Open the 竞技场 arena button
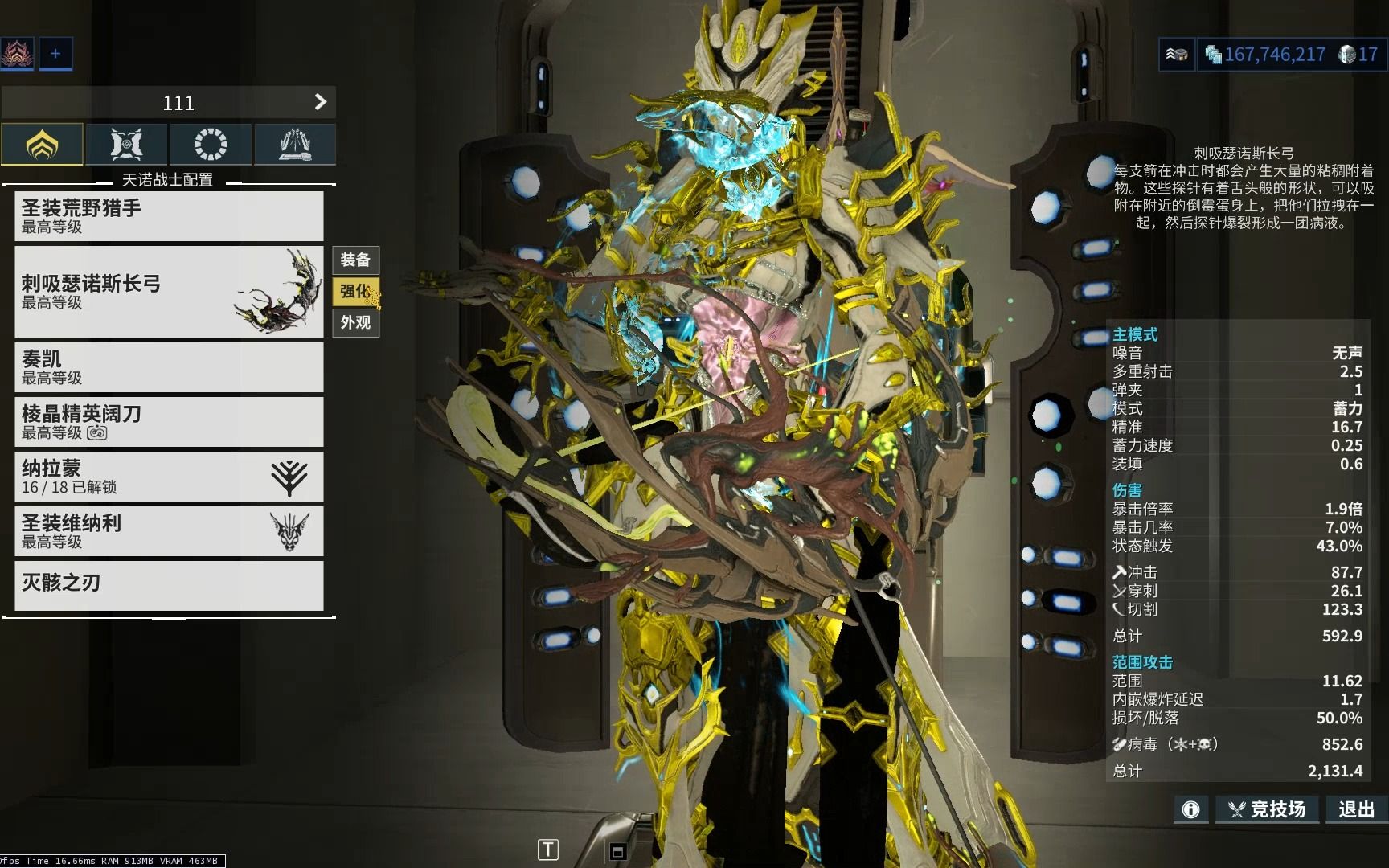Viewport: 1389px width, 868px height. tap(1267, 809)
